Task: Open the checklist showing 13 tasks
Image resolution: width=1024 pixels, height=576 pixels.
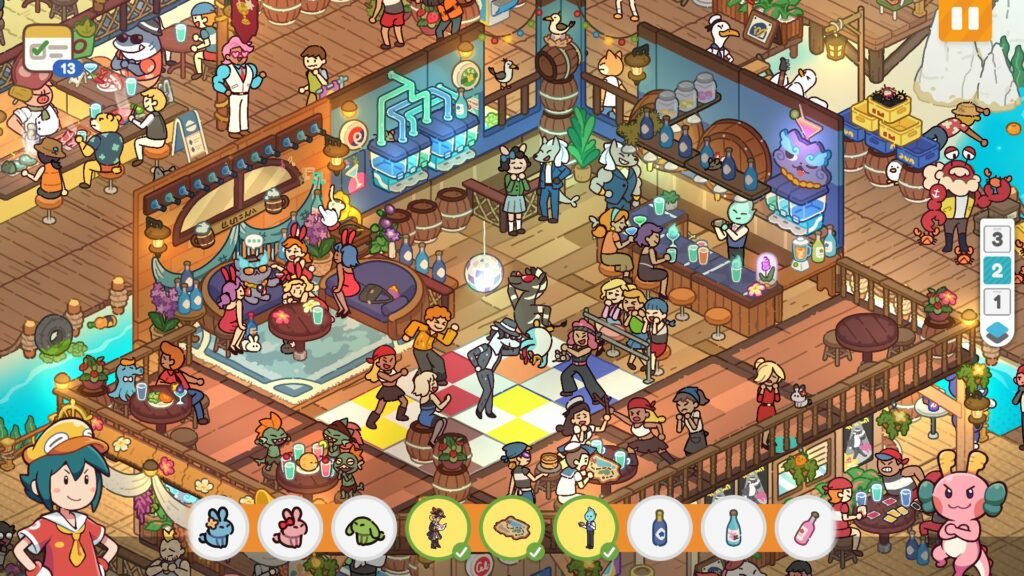Action: click(49, 48)
